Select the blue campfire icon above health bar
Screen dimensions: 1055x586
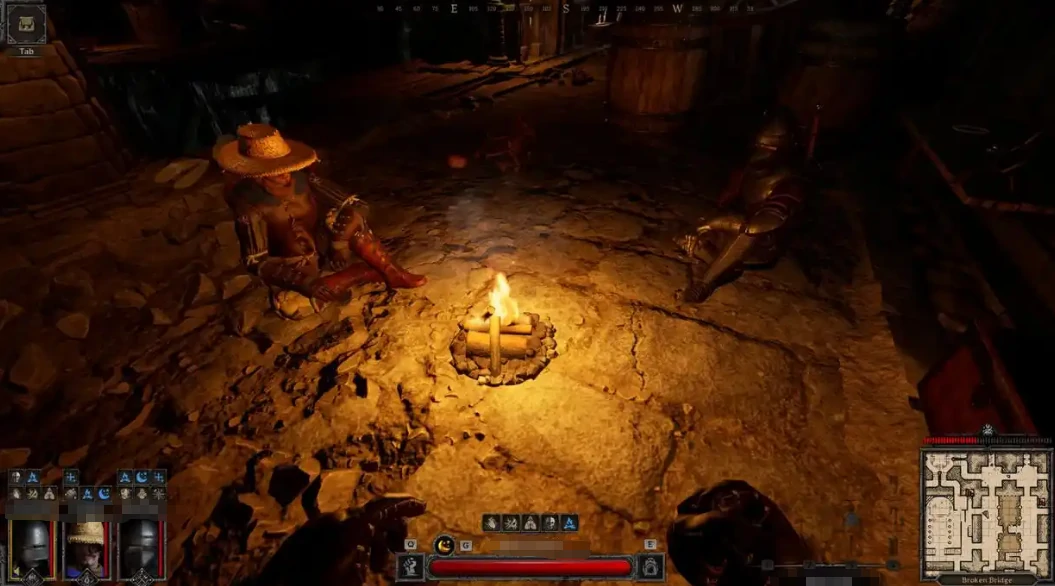[569, 522]
